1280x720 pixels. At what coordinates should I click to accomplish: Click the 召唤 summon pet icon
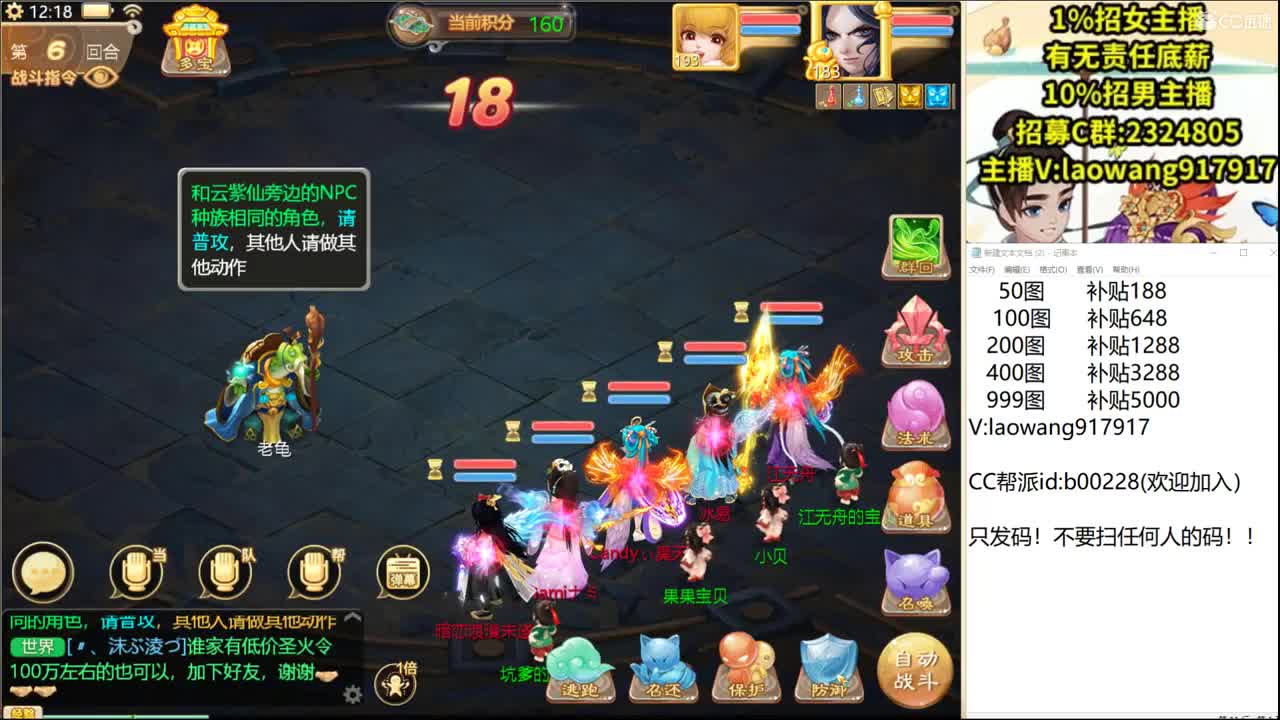(915, 578)
